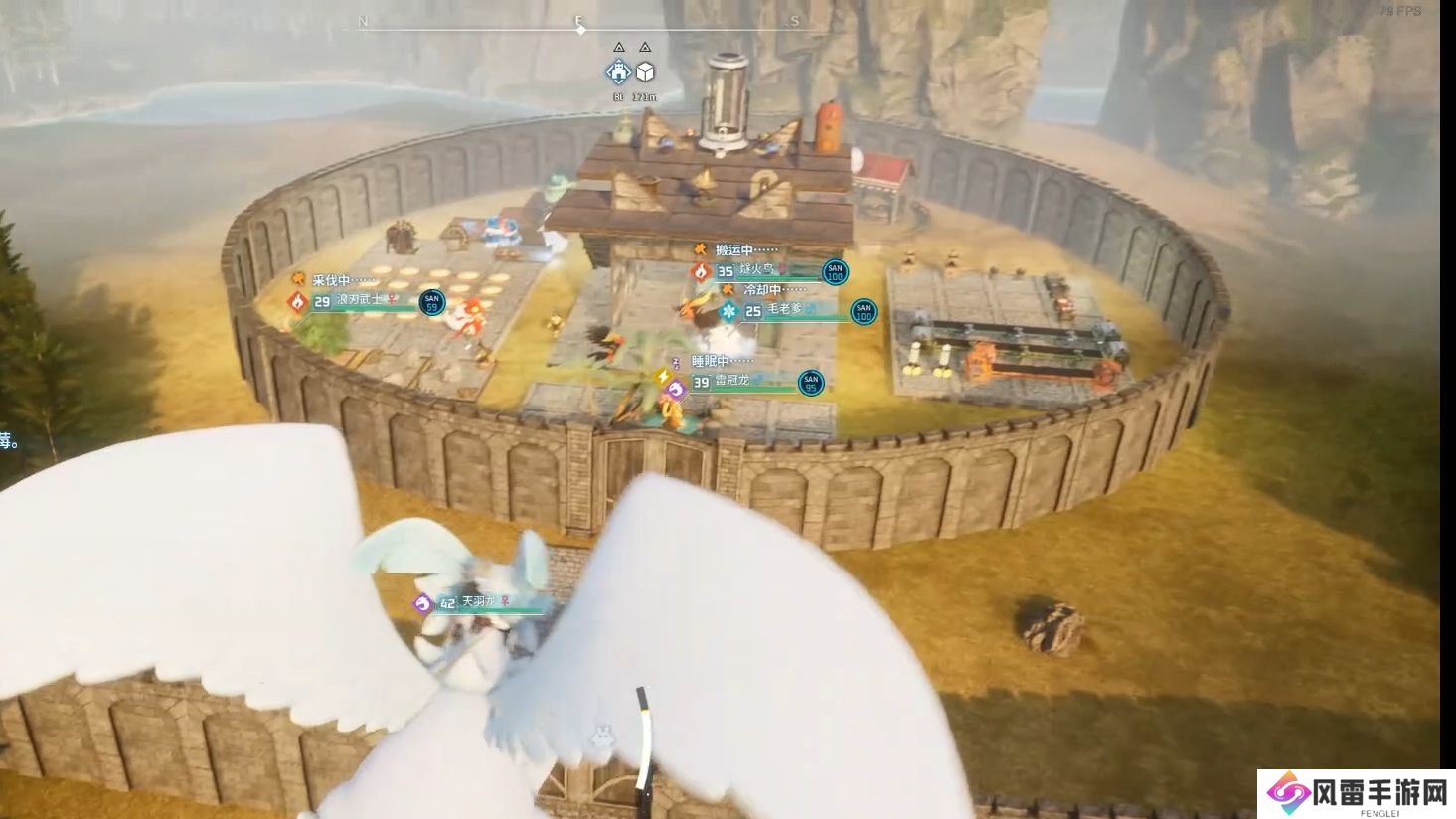Click the white cube waypoint marker
The width and height of the screenshot is (1456, 819).
(645, 72)
